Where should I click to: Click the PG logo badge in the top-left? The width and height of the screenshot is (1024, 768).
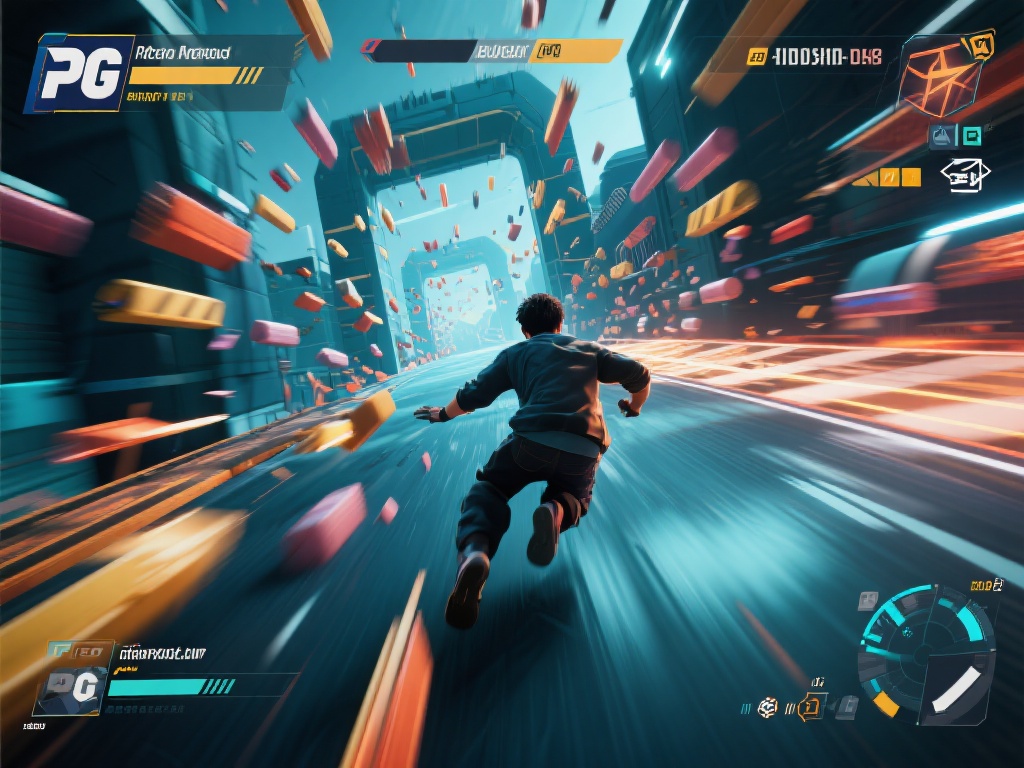pyautogui.click(x=80, y=72)
